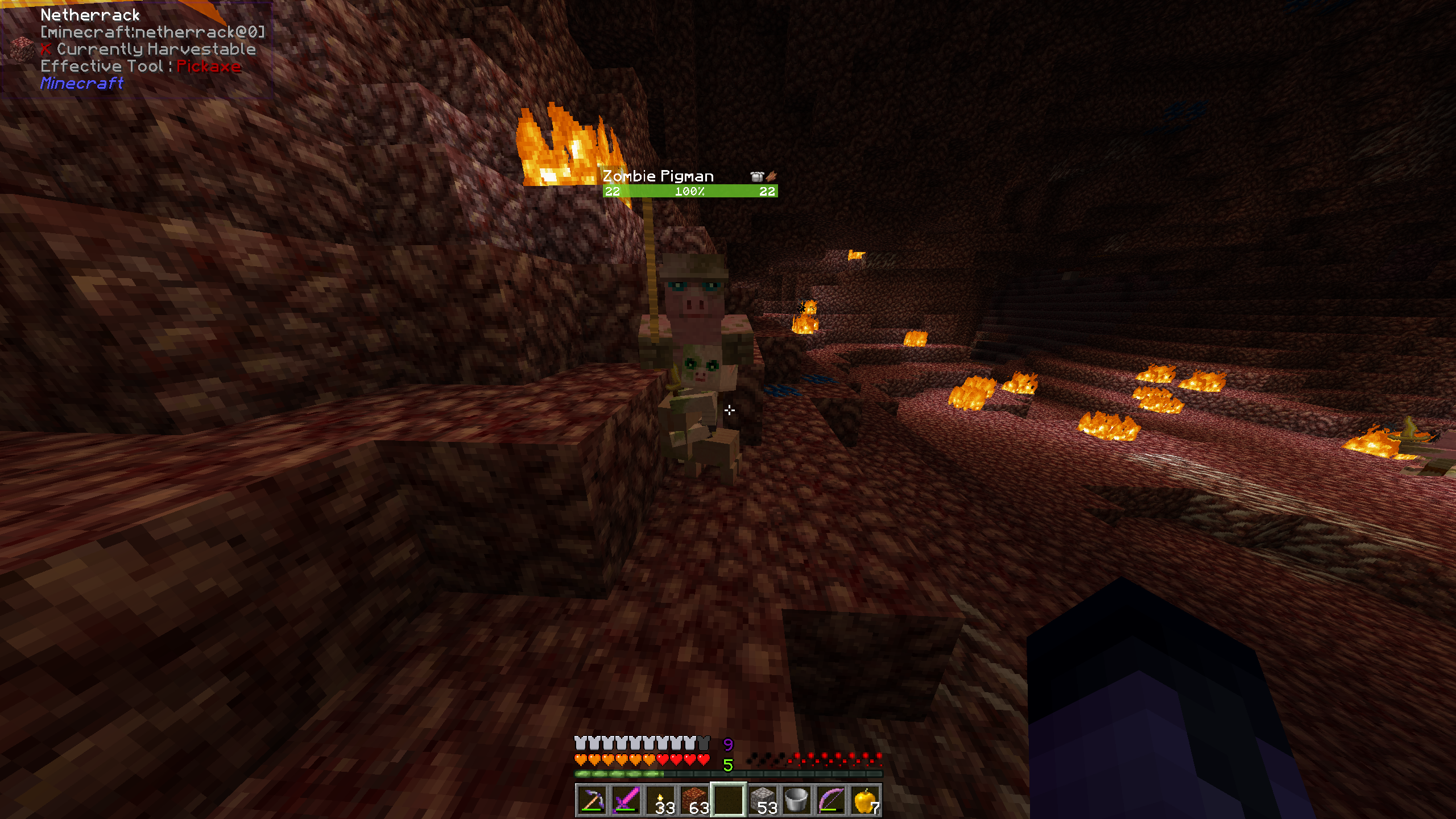Choose the torch stack of 33
The height and width of the screenshot is (819, 1456).
[x=660, y=800]
